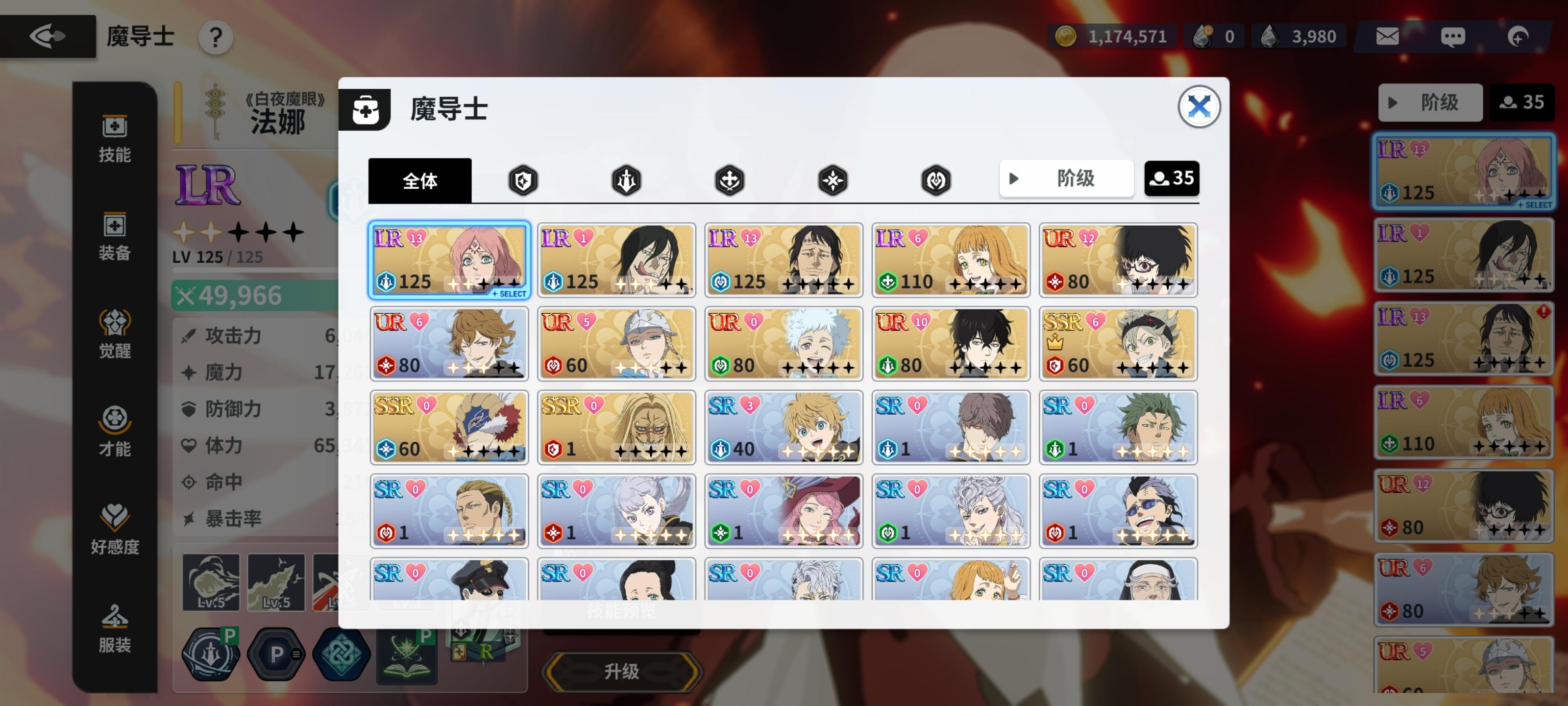Click the roster count 35 icon in dialog
The height and width of the screenshot is (706, 1568).
pos(1171,178)
